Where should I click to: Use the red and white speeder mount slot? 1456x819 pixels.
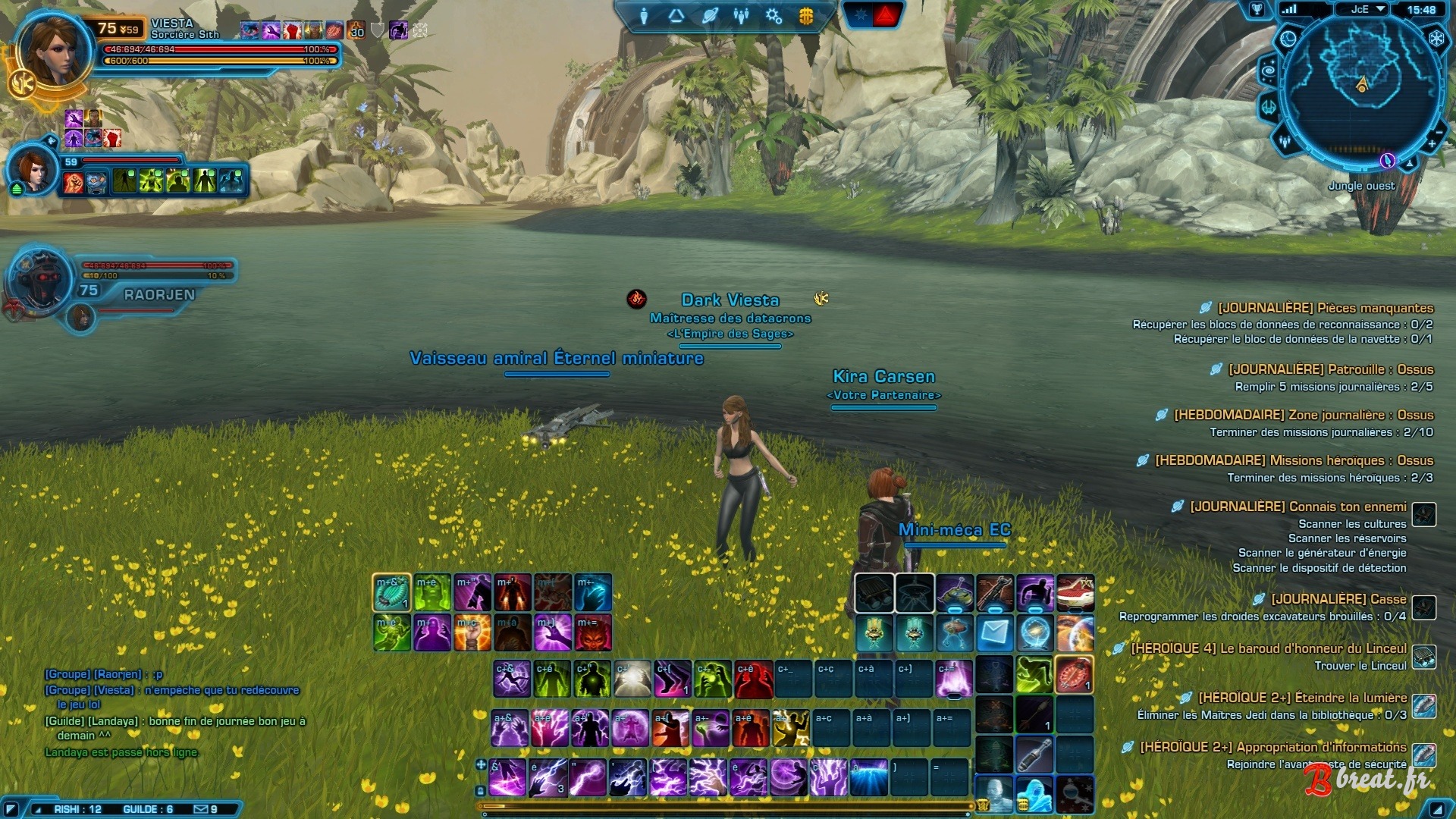[1075, 592]
